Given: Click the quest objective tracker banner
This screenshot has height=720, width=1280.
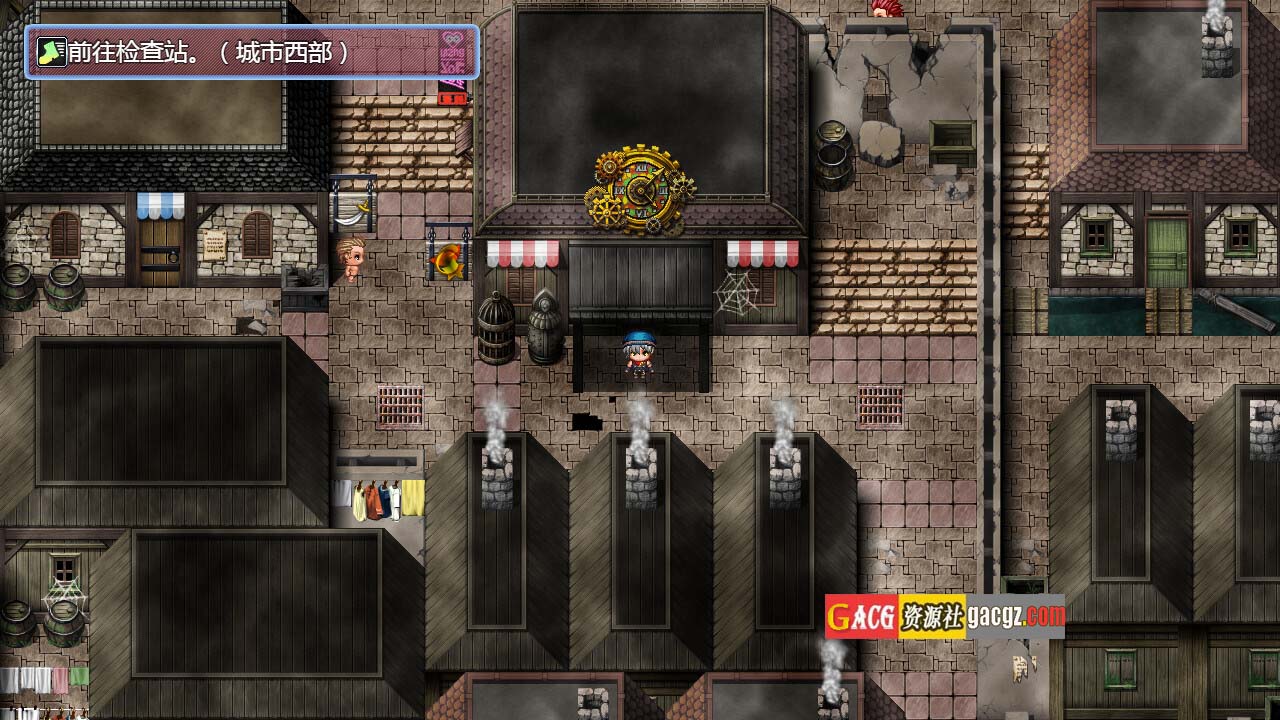Looking at the screenshot, I should click(x=252, y=52).
